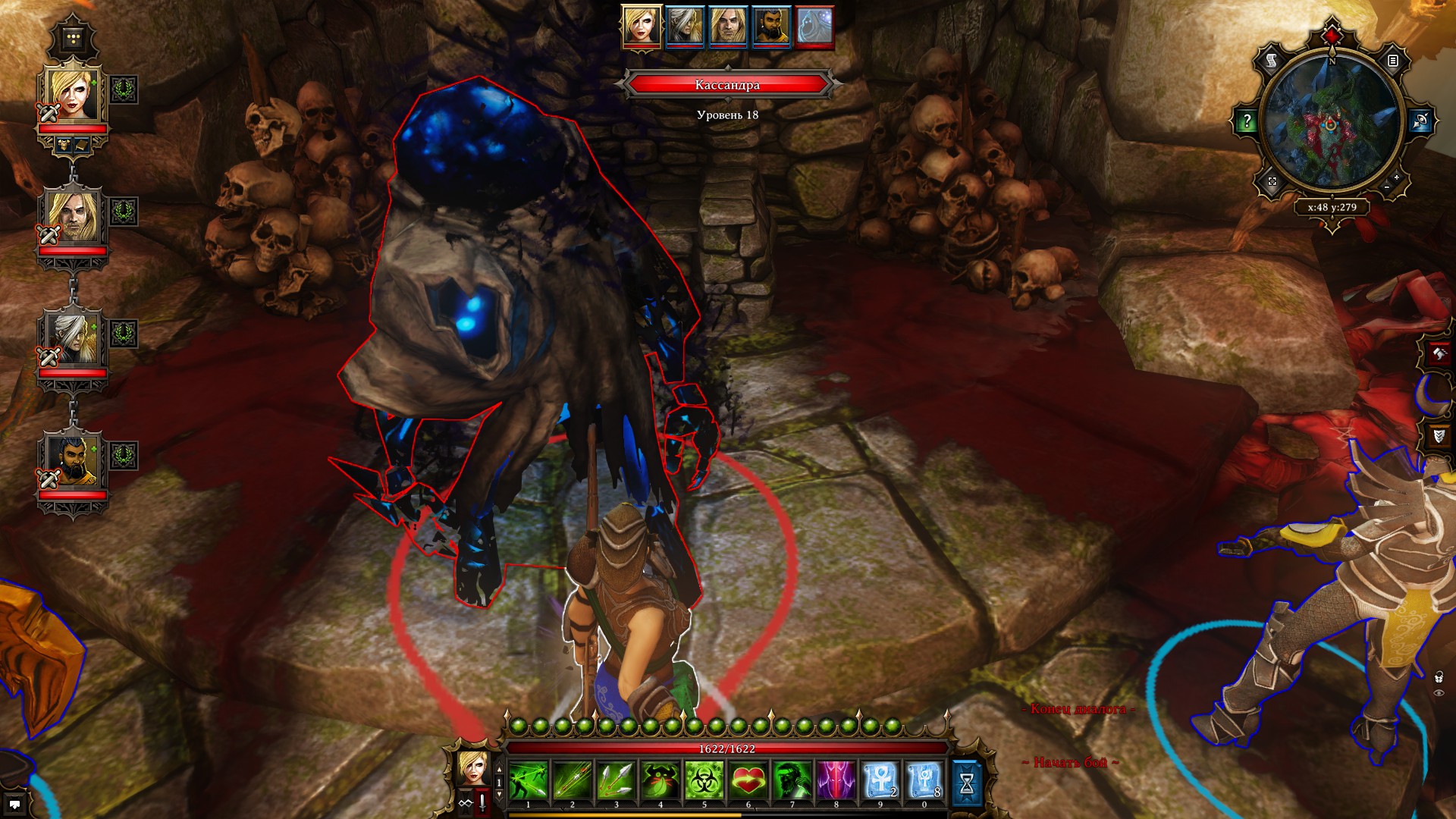This screenshot has width=1456, height=819.
Task: Click the red hammer attack icon on the right panel
Action: pyautogui.click(x=1439, y=354)
